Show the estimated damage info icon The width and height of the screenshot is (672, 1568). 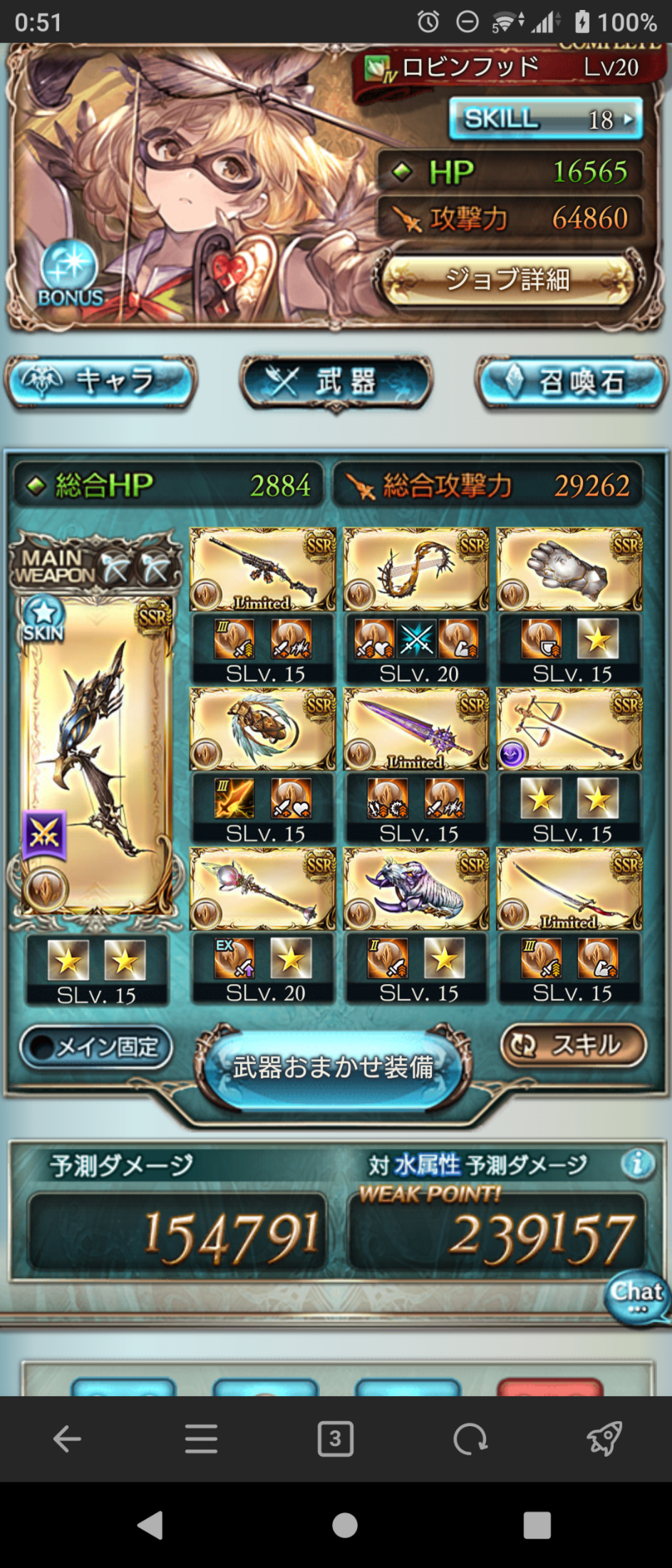[636, 1164]
